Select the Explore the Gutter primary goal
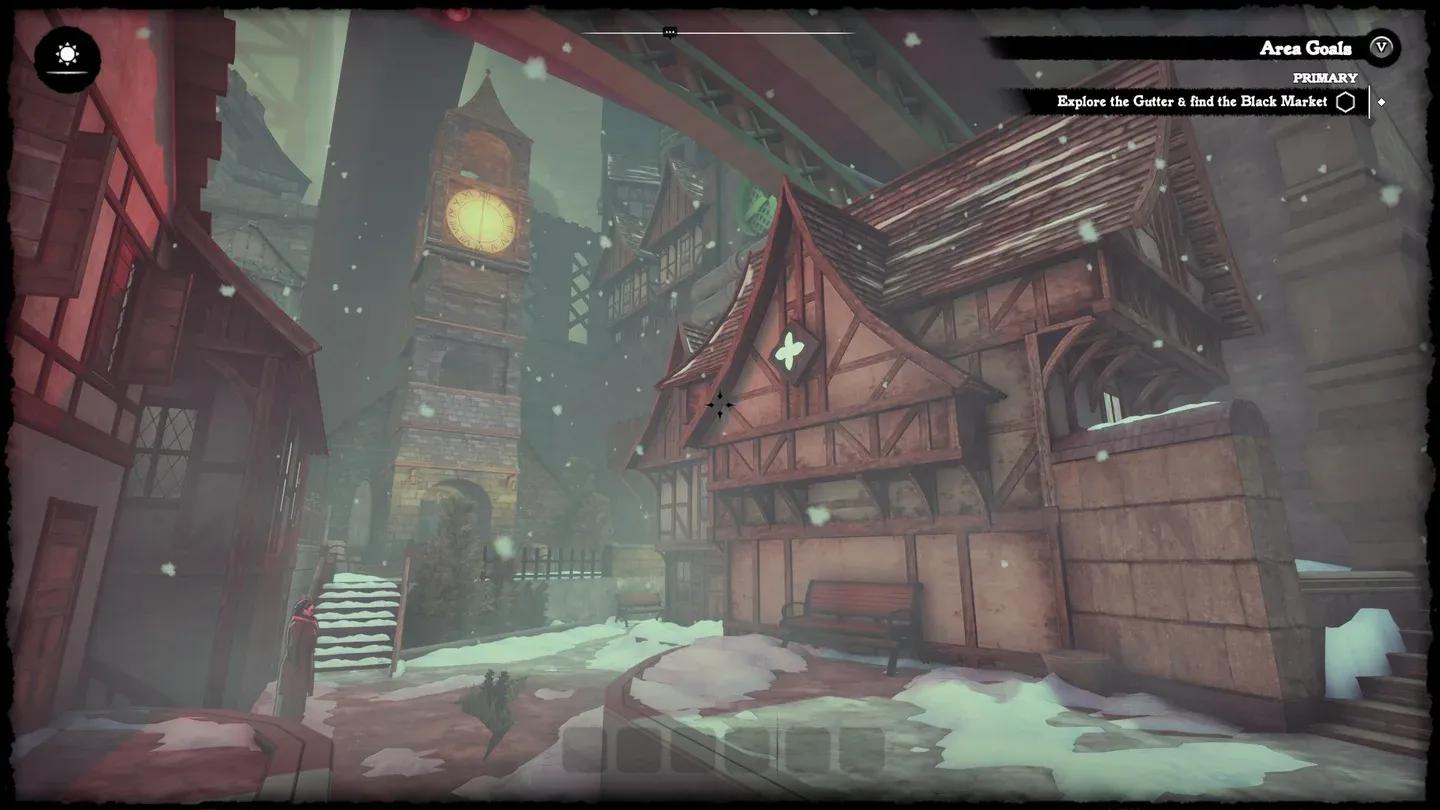The image size is (1440, 810). click(1191, 102)
